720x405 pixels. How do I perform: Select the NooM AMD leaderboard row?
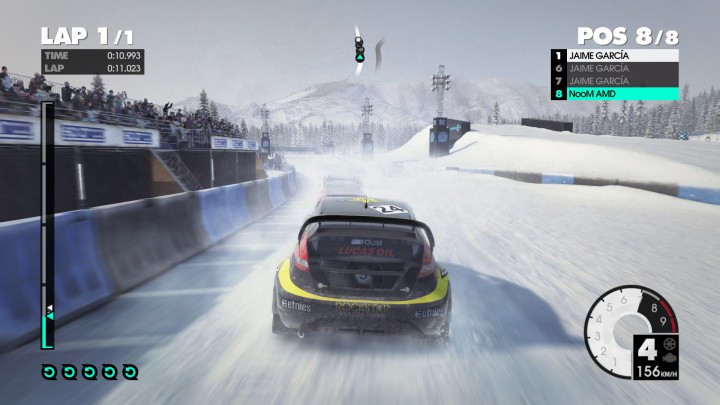click(x=614, y=94)
